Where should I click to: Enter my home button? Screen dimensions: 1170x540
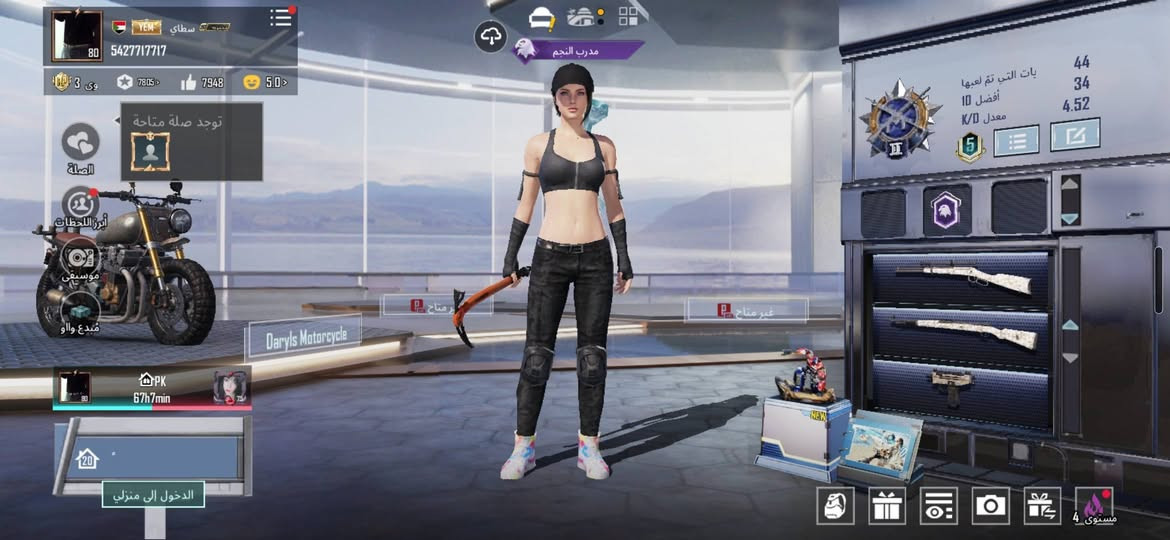pyautogui.click(x=153, y=493)
